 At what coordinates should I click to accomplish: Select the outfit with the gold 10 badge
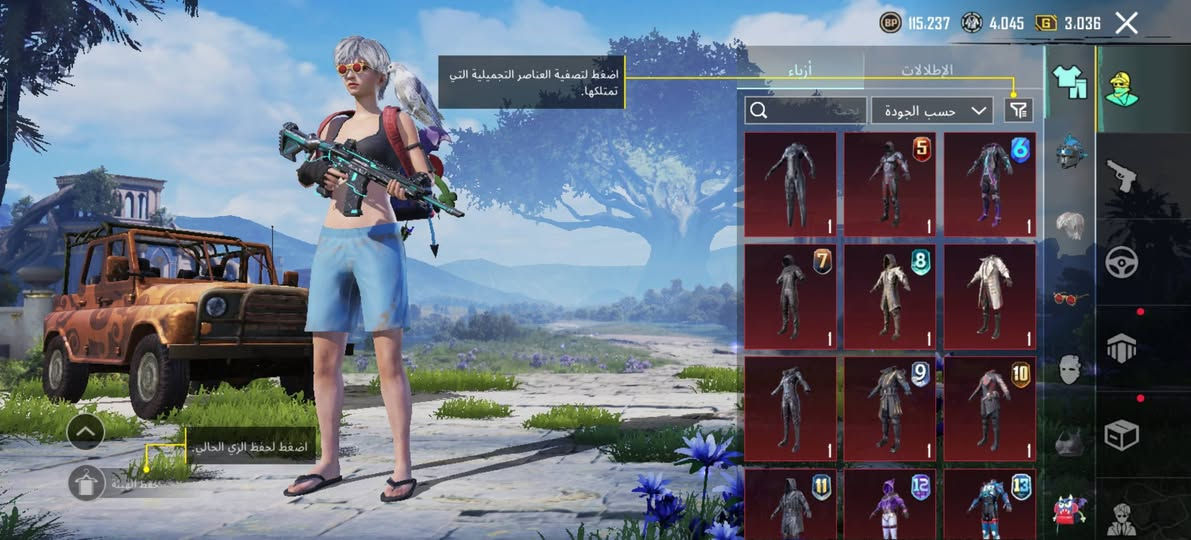click(990, 408)
